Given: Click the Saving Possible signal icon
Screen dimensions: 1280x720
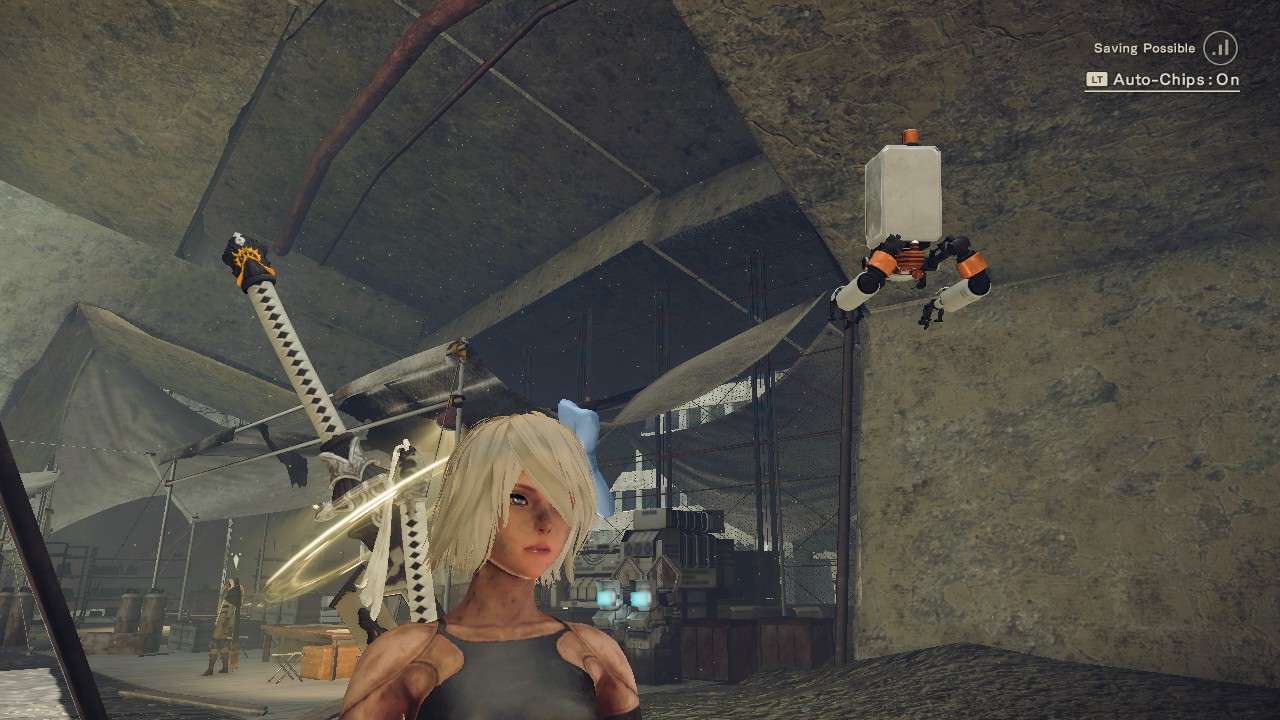Looking at the screenshot, I should click(x=1220, y=48).
